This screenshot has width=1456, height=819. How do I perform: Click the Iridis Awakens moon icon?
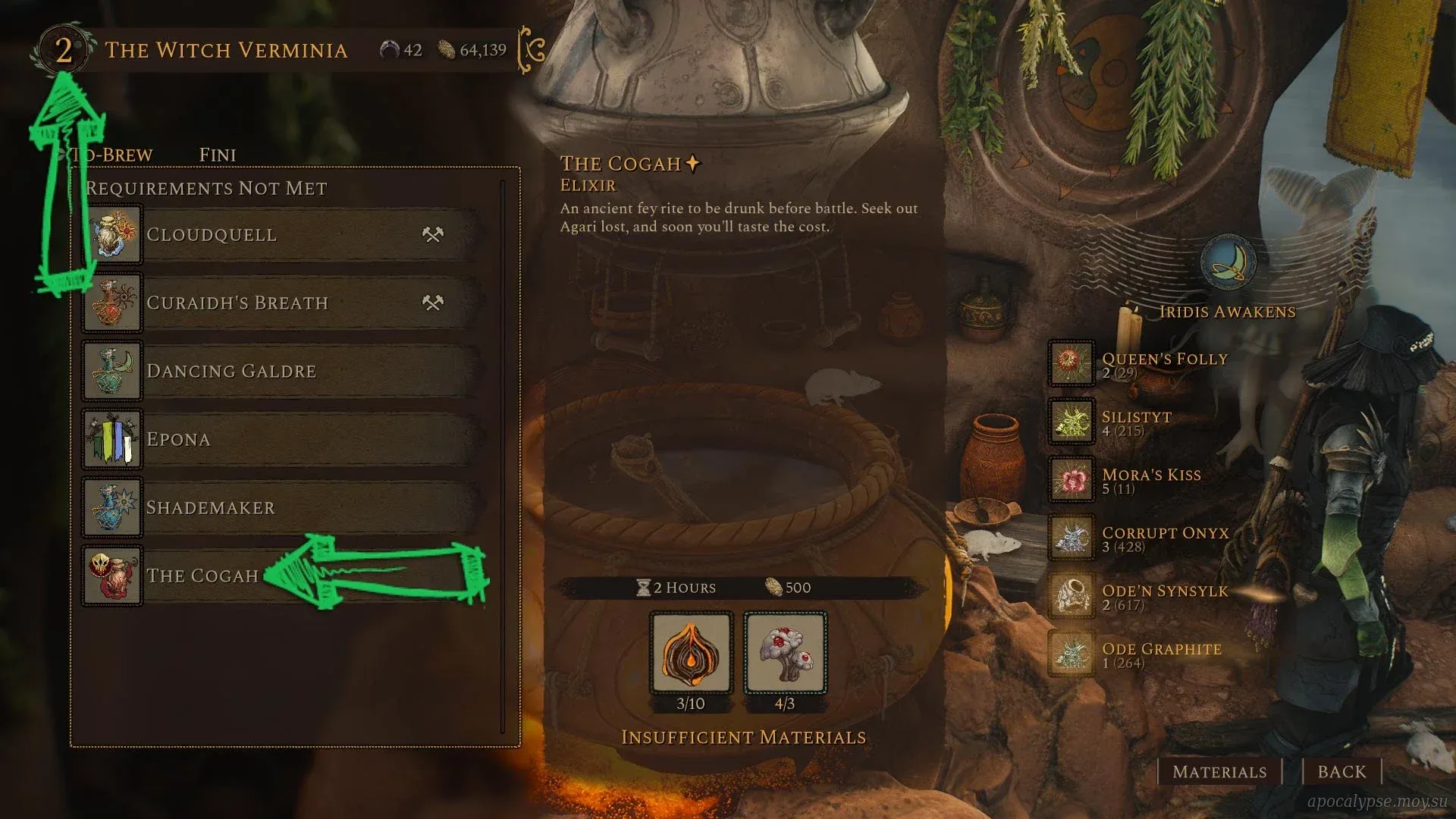point(1228,262)
